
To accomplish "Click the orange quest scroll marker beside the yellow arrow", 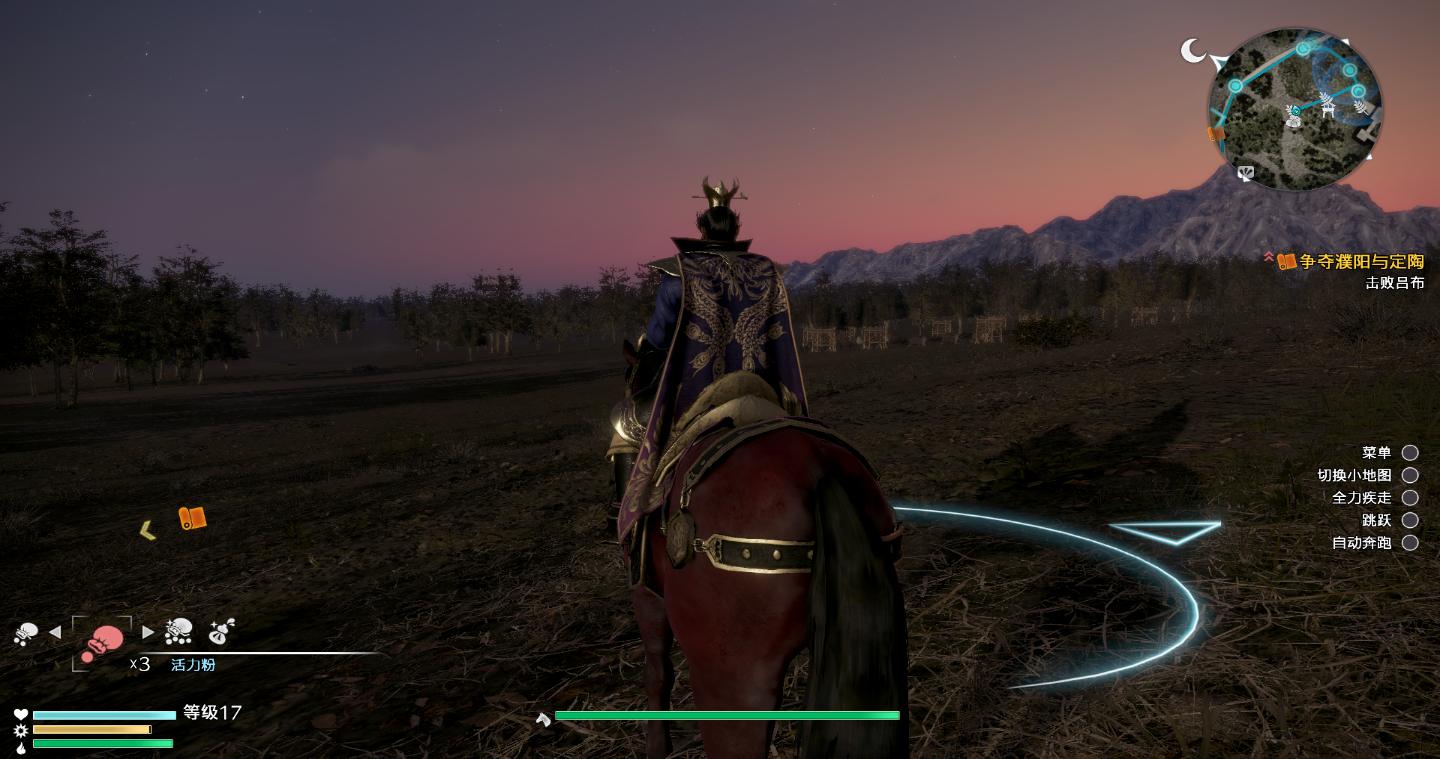I will coord(192,518).
